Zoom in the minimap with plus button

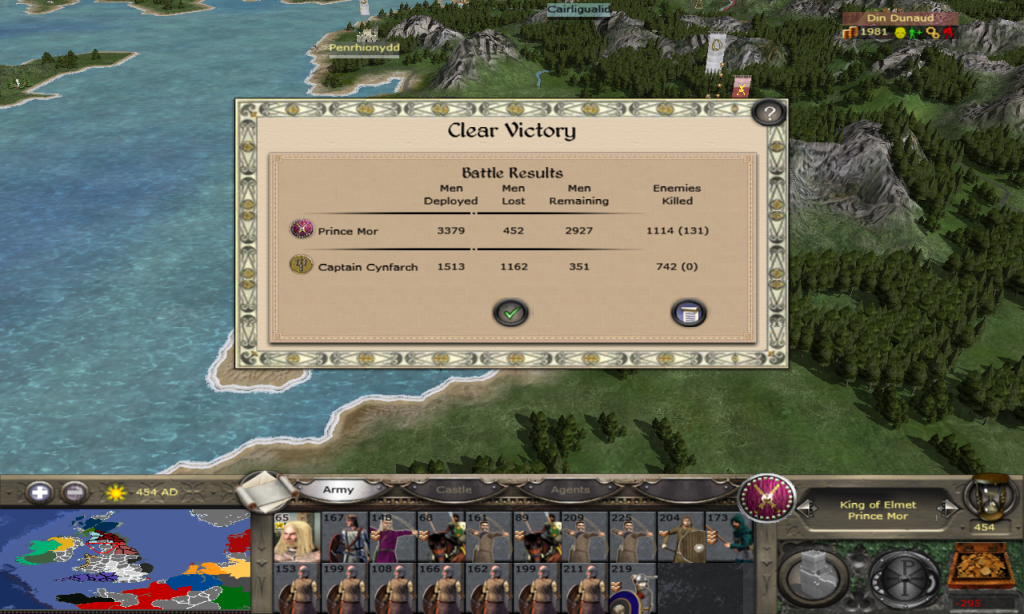(40, 492)
